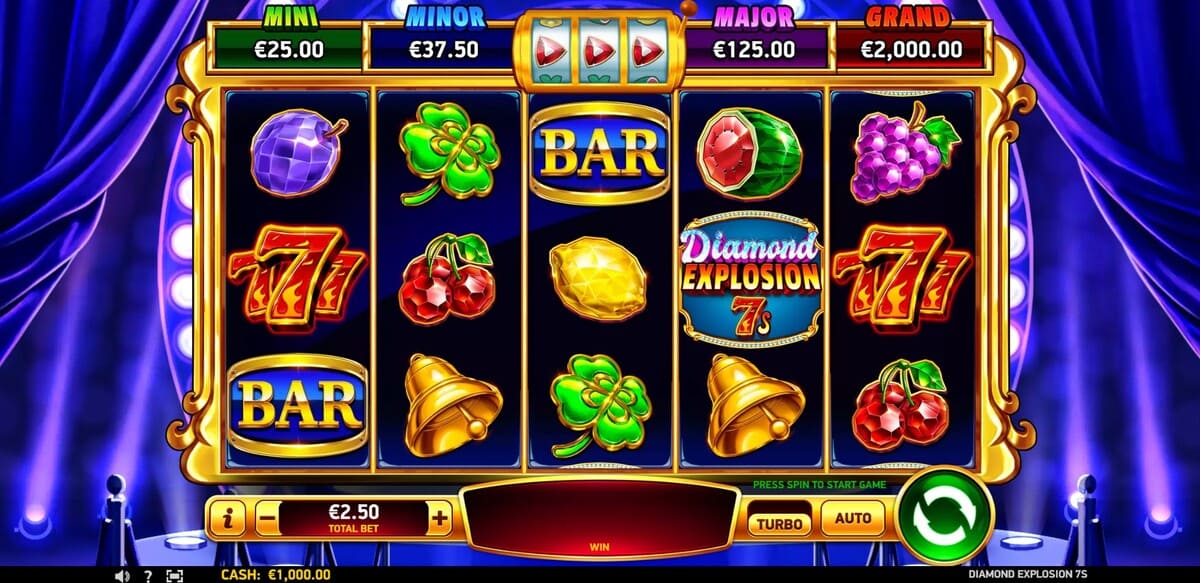Open the Auto spin options
This screenshot has height=583, width=1200.
point(852,519)
